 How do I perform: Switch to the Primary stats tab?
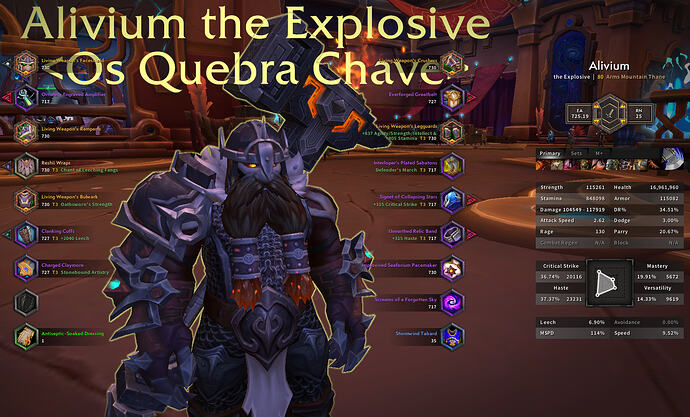pyautogui.click(x=550, y=154)
